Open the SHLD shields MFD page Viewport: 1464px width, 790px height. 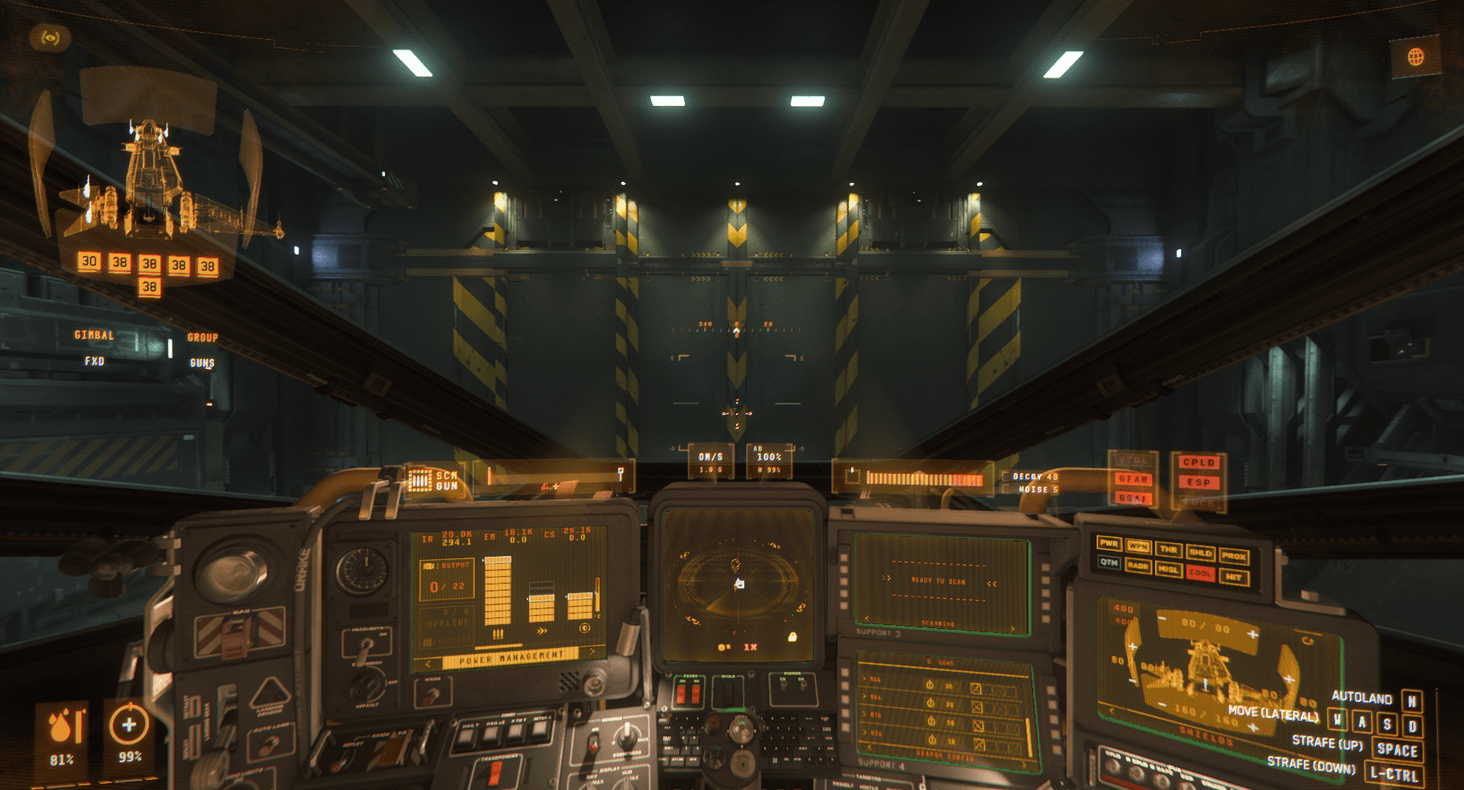[x=1201, y=551]
